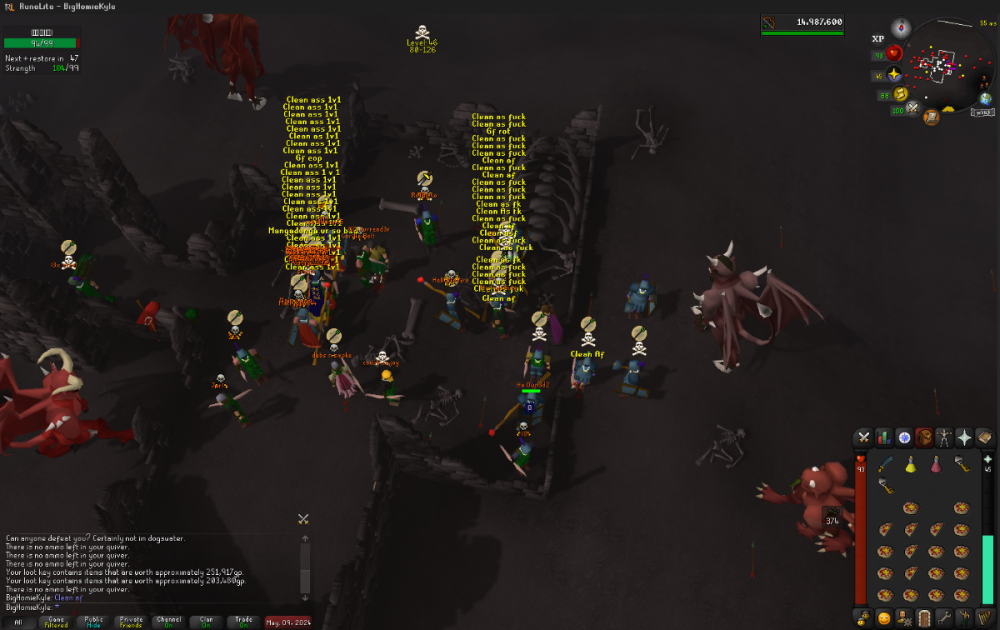Switch to the Clan chat tab
Viewport: 1000px width, 630px height.
point(207,621)
